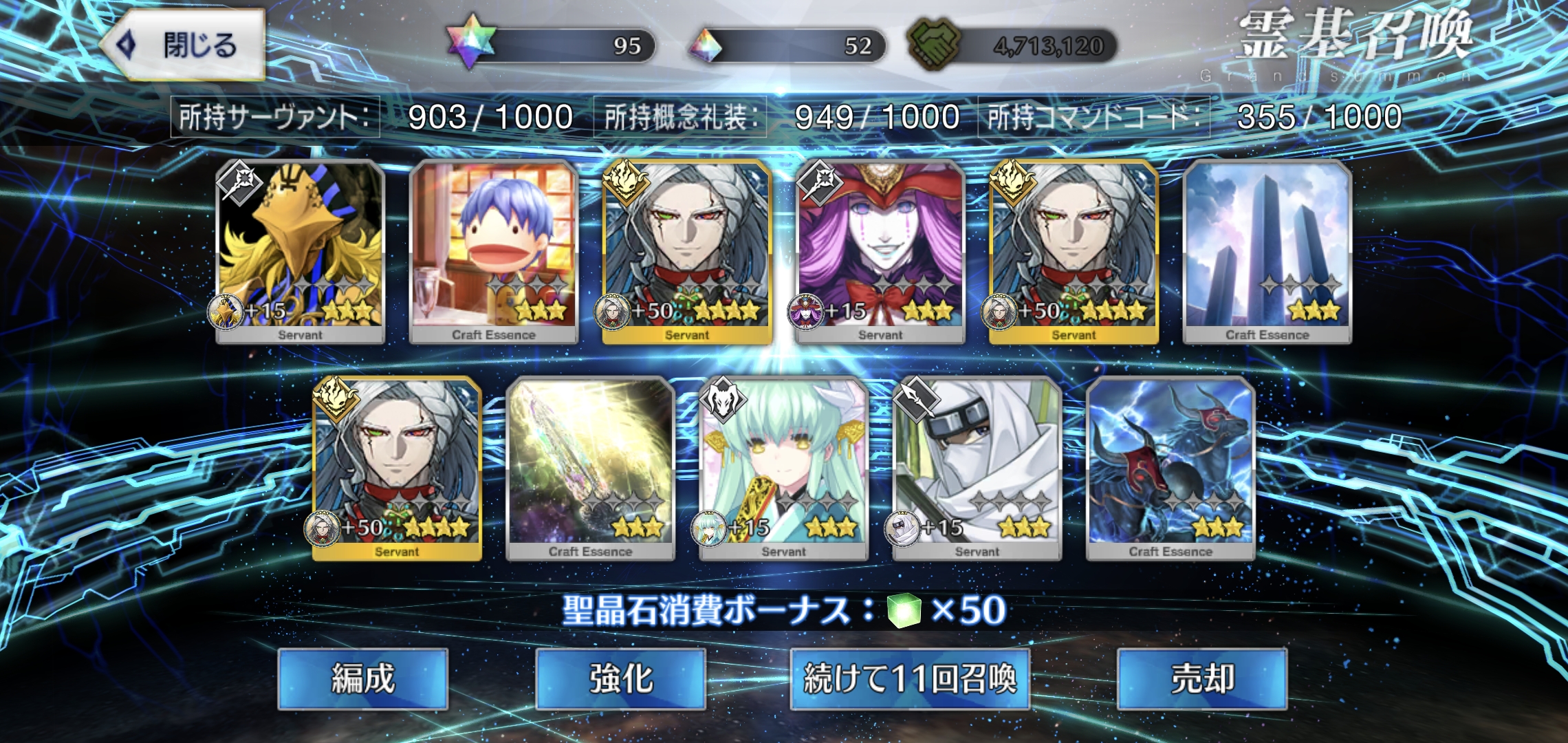Image resolution: width=1568 pixels, height=743 pixels.
Task: Open the 編成 formation menu
Action: [362, 679]
